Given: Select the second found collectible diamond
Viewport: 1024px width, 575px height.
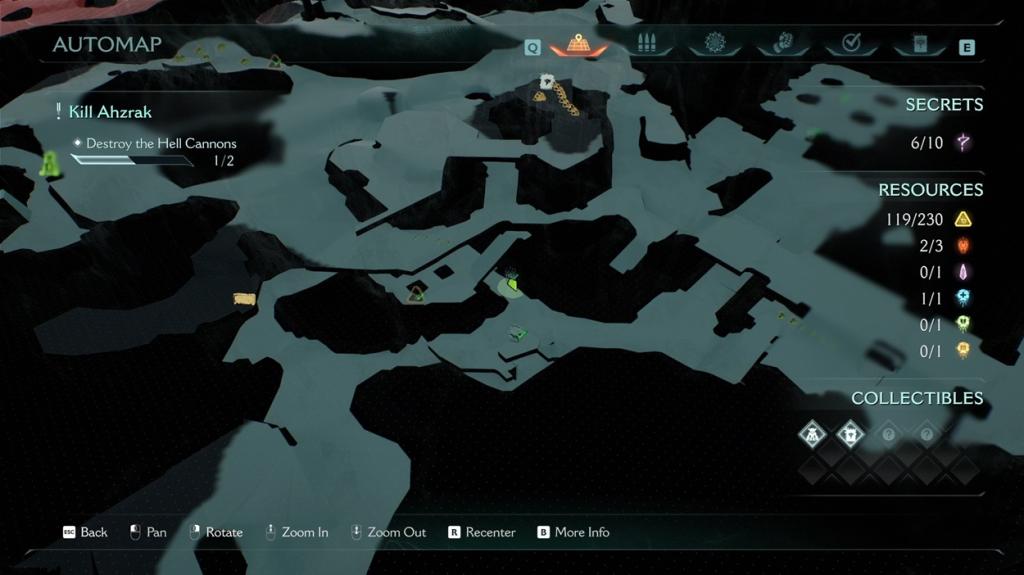Looking at the screenshot, I should tap(849, 434).
